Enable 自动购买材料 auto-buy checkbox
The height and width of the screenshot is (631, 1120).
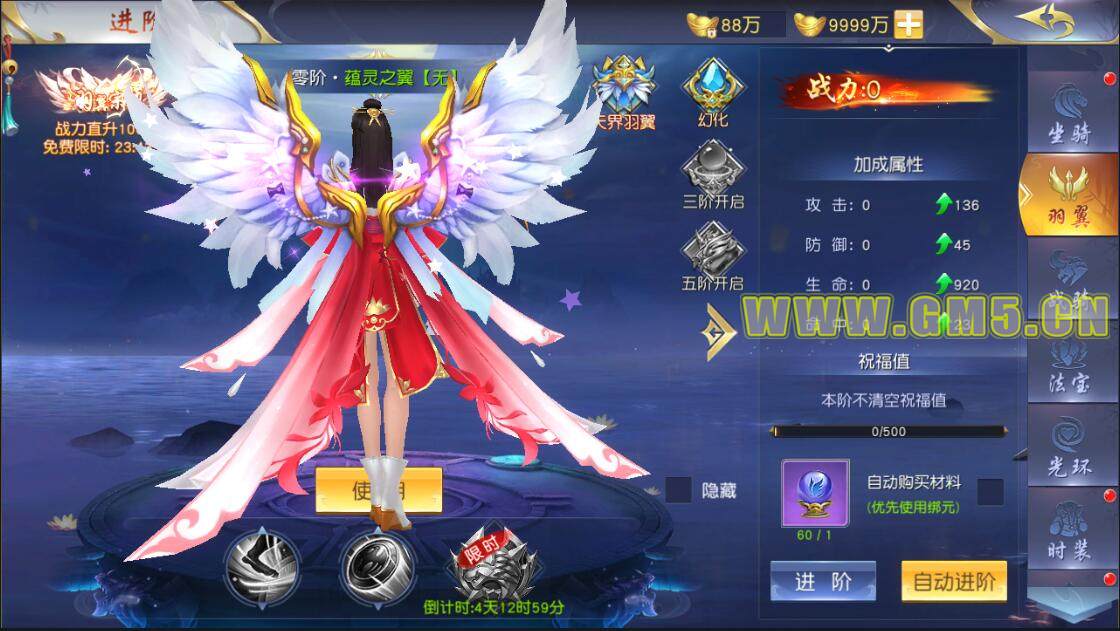coord(990,491)
